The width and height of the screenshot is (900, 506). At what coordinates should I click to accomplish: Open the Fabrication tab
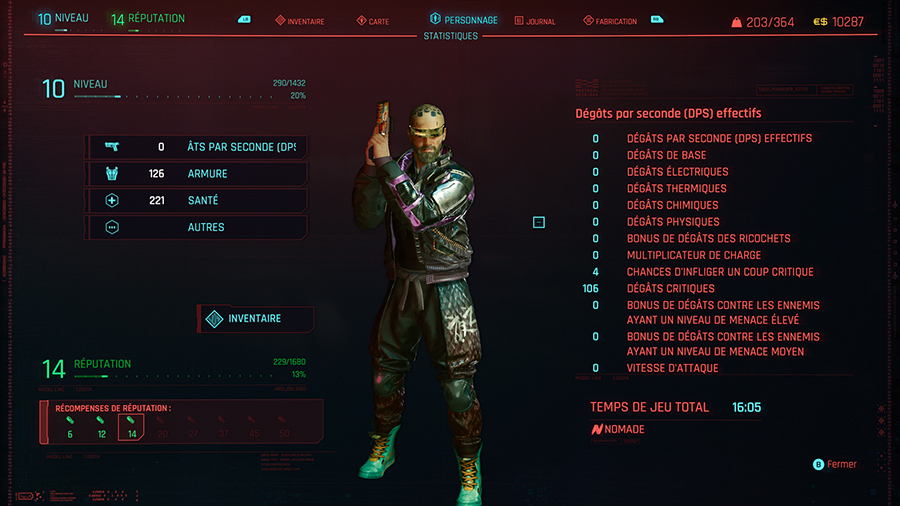pos(609,21)
